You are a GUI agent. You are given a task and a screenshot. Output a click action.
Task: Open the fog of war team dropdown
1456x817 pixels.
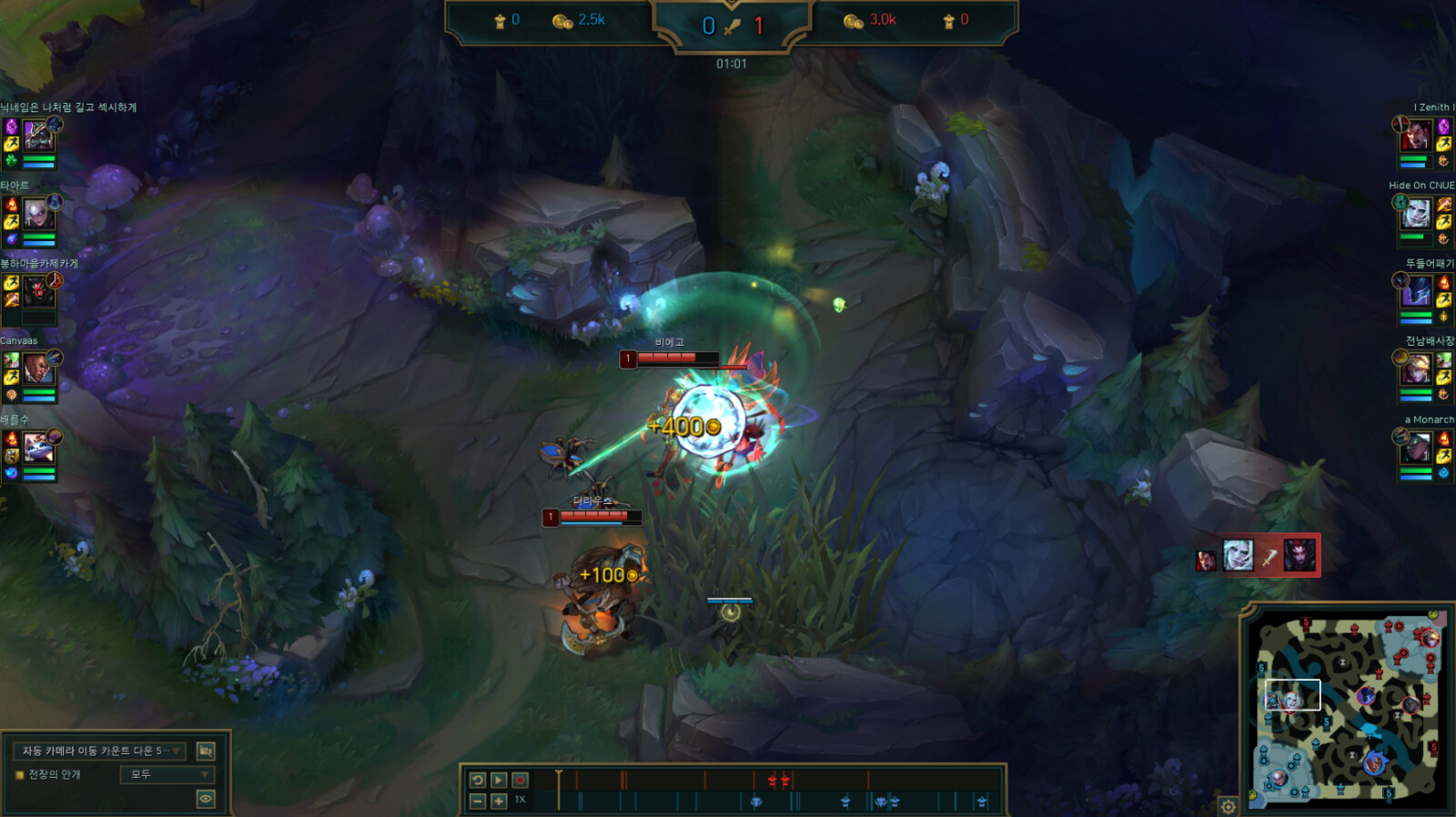pos(167,774)
